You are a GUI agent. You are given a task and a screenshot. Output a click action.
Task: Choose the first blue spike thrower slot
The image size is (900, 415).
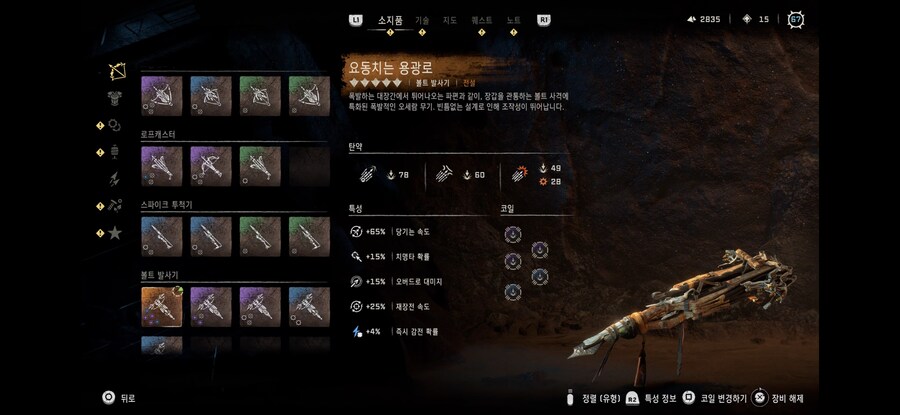(160, 236)
